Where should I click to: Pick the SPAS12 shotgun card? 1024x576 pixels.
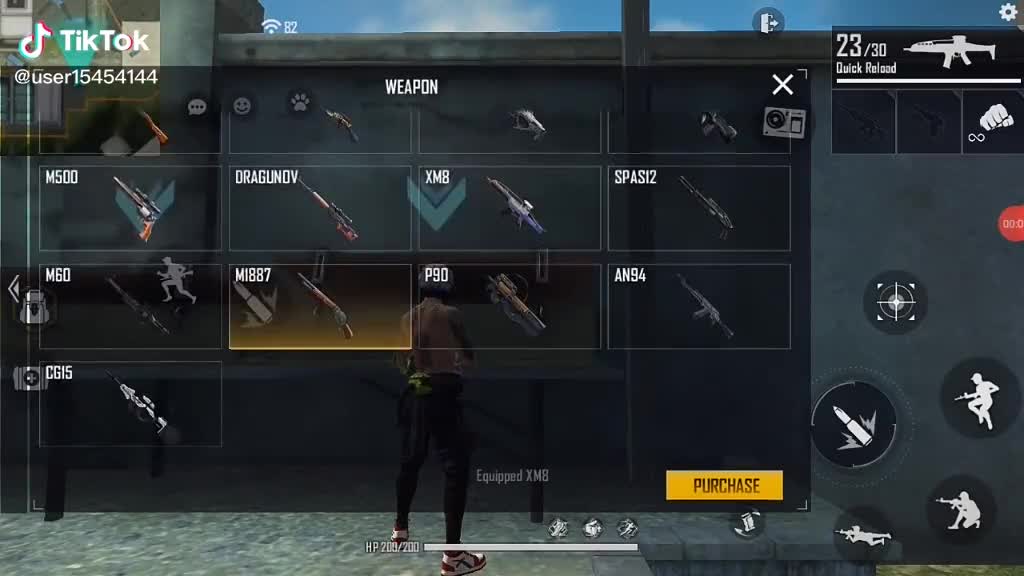tap(699, 208)
